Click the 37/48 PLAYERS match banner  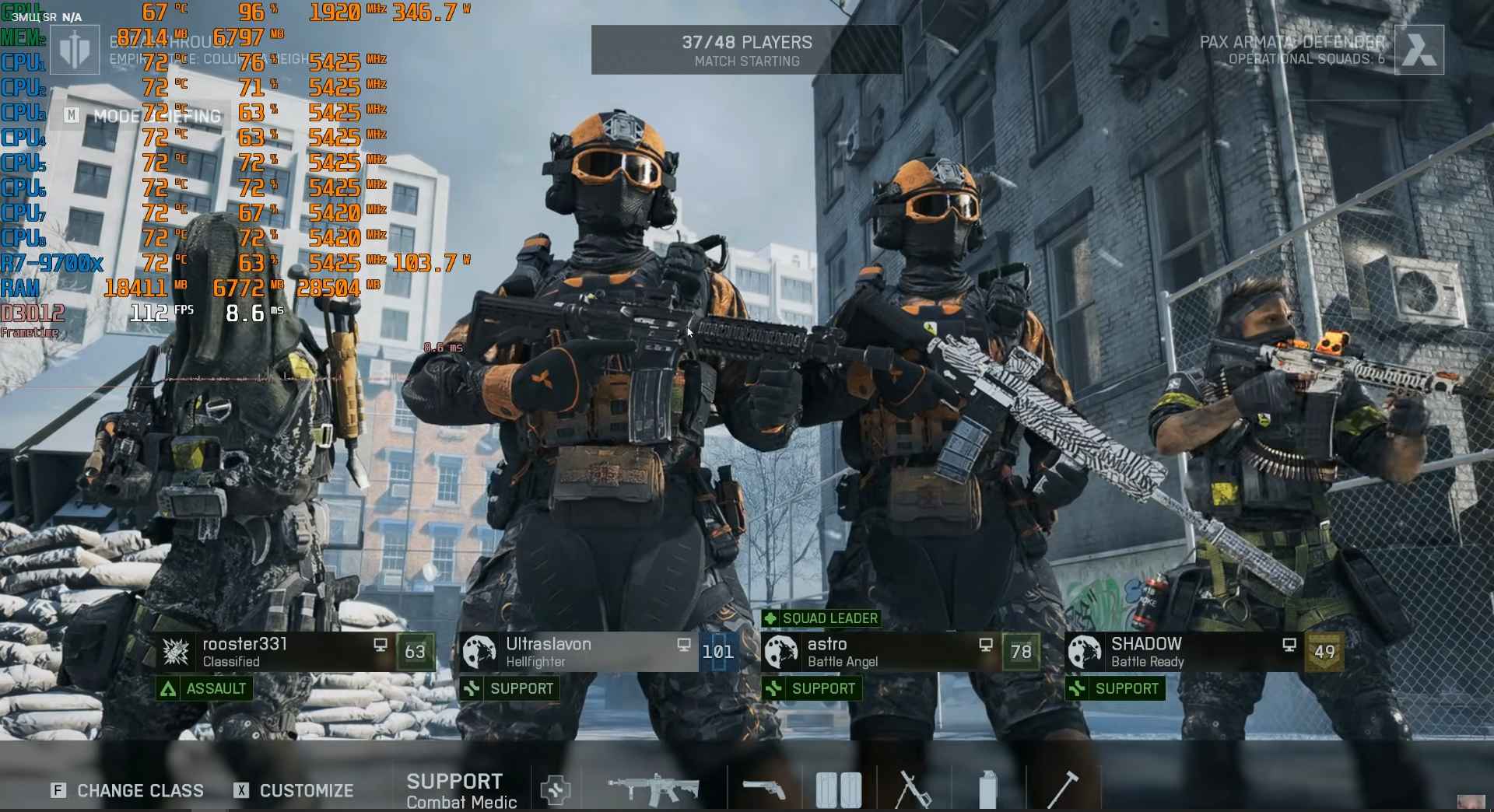pos(745,49)
